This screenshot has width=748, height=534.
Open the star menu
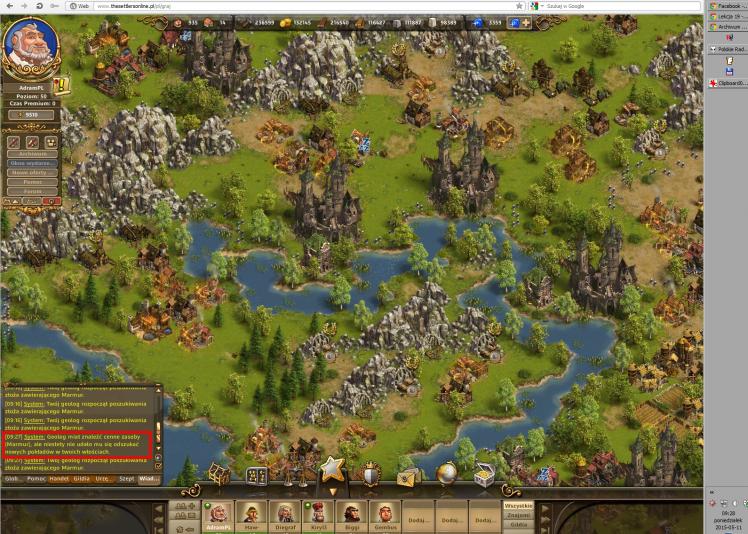[333, 468]
